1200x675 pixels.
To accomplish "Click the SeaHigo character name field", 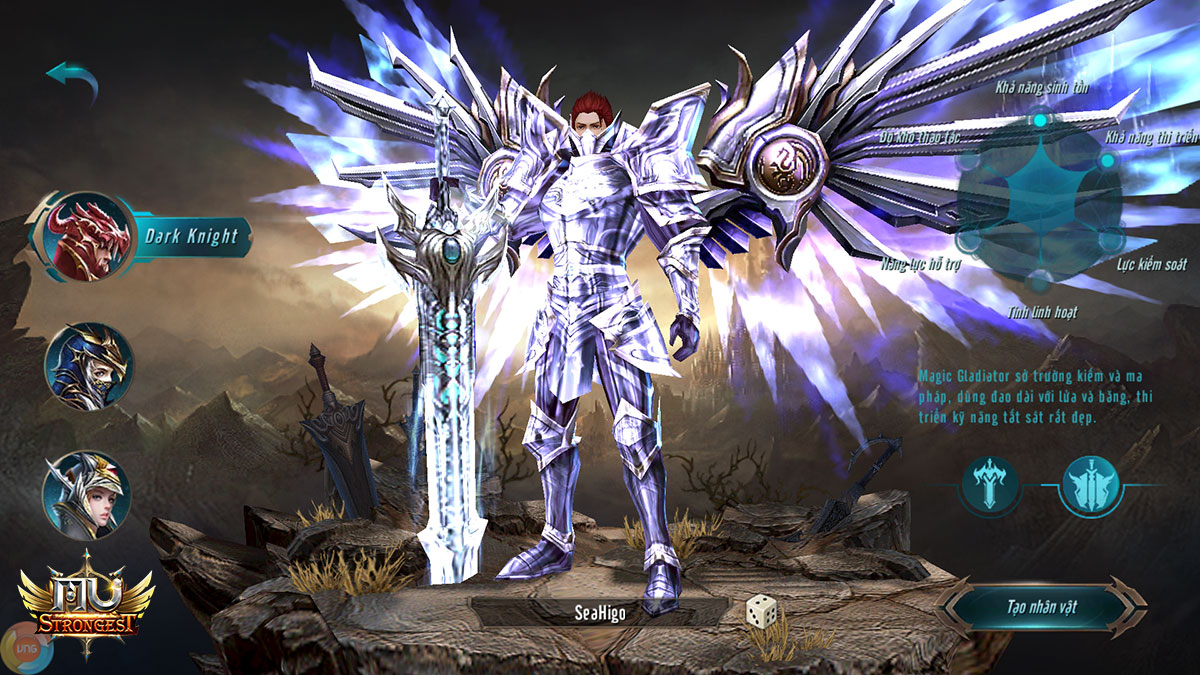I will [x=598, y=613].
